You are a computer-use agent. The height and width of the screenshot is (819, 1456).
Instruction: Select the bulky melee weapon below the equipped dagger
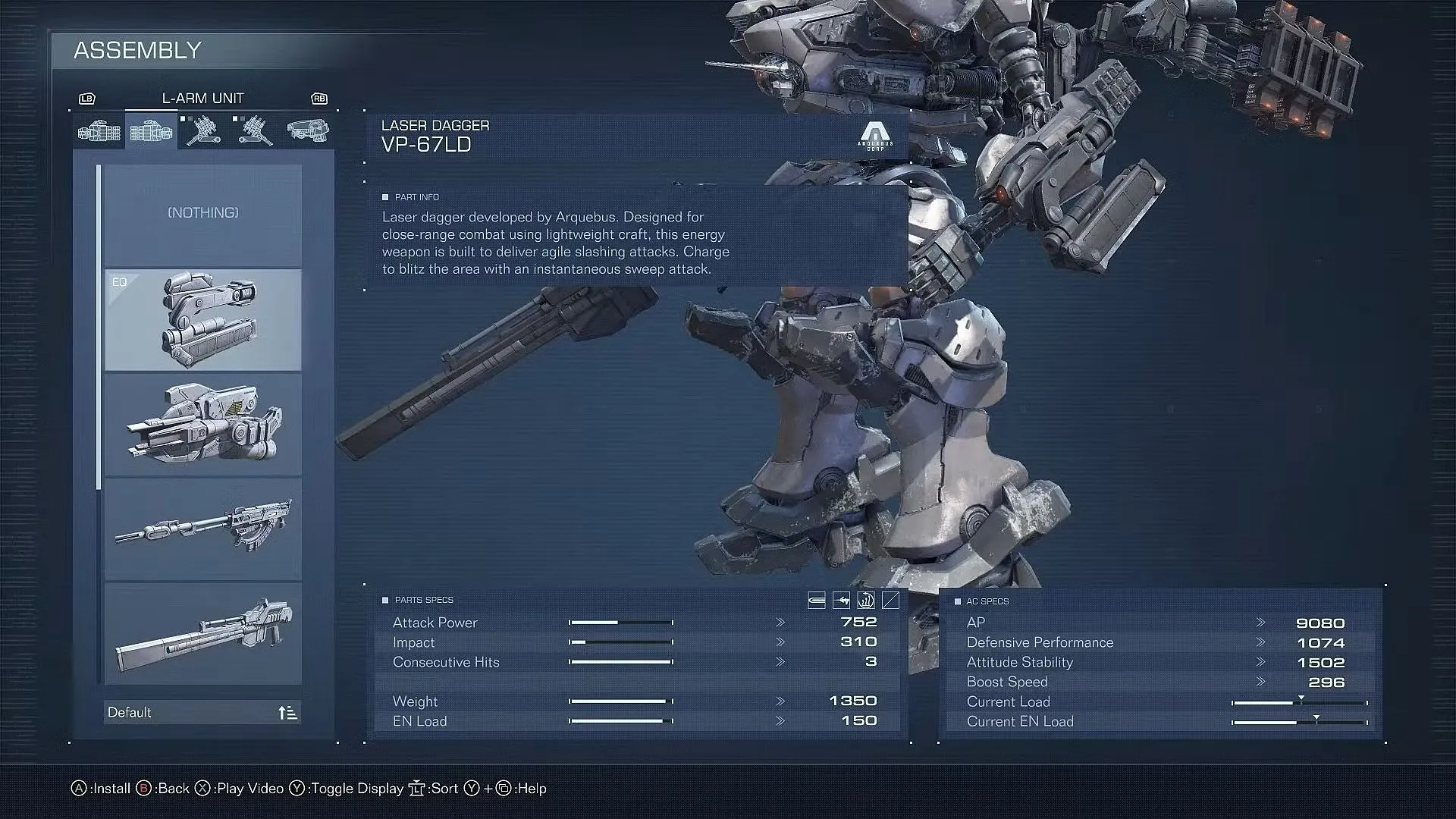(202, 425)
